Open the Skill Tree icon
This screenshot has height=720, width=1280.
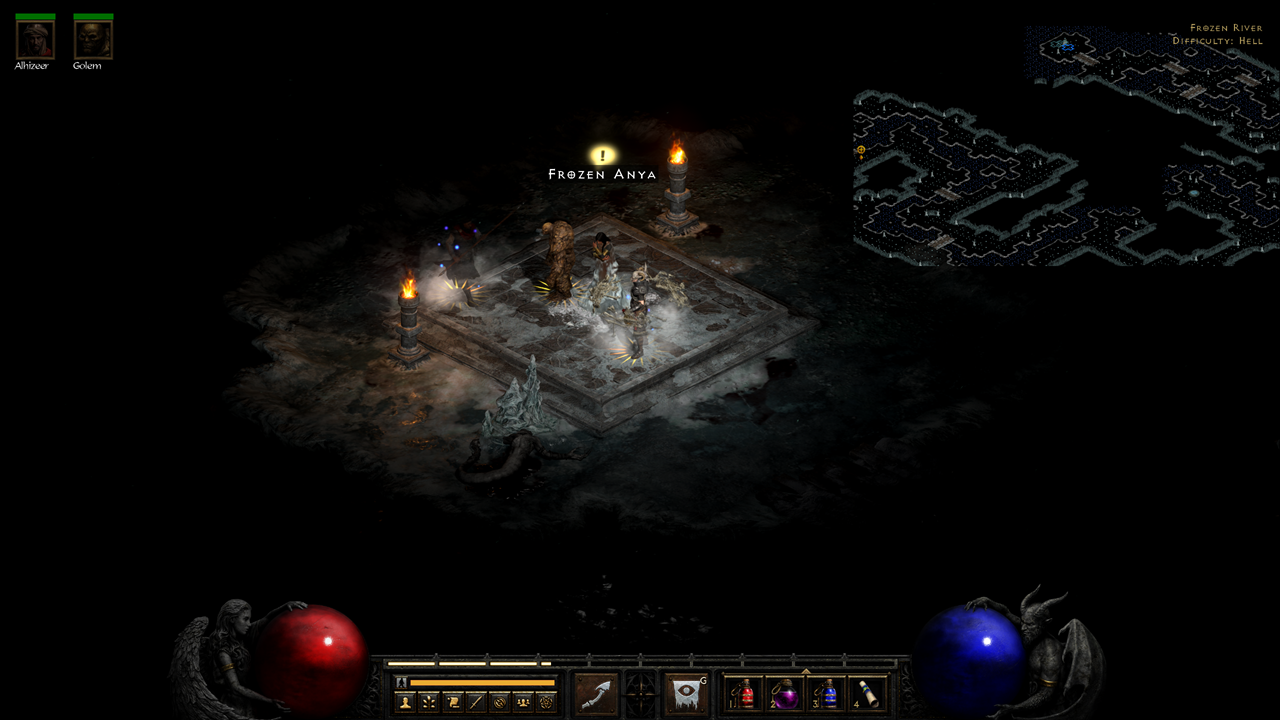coord(429,700)
